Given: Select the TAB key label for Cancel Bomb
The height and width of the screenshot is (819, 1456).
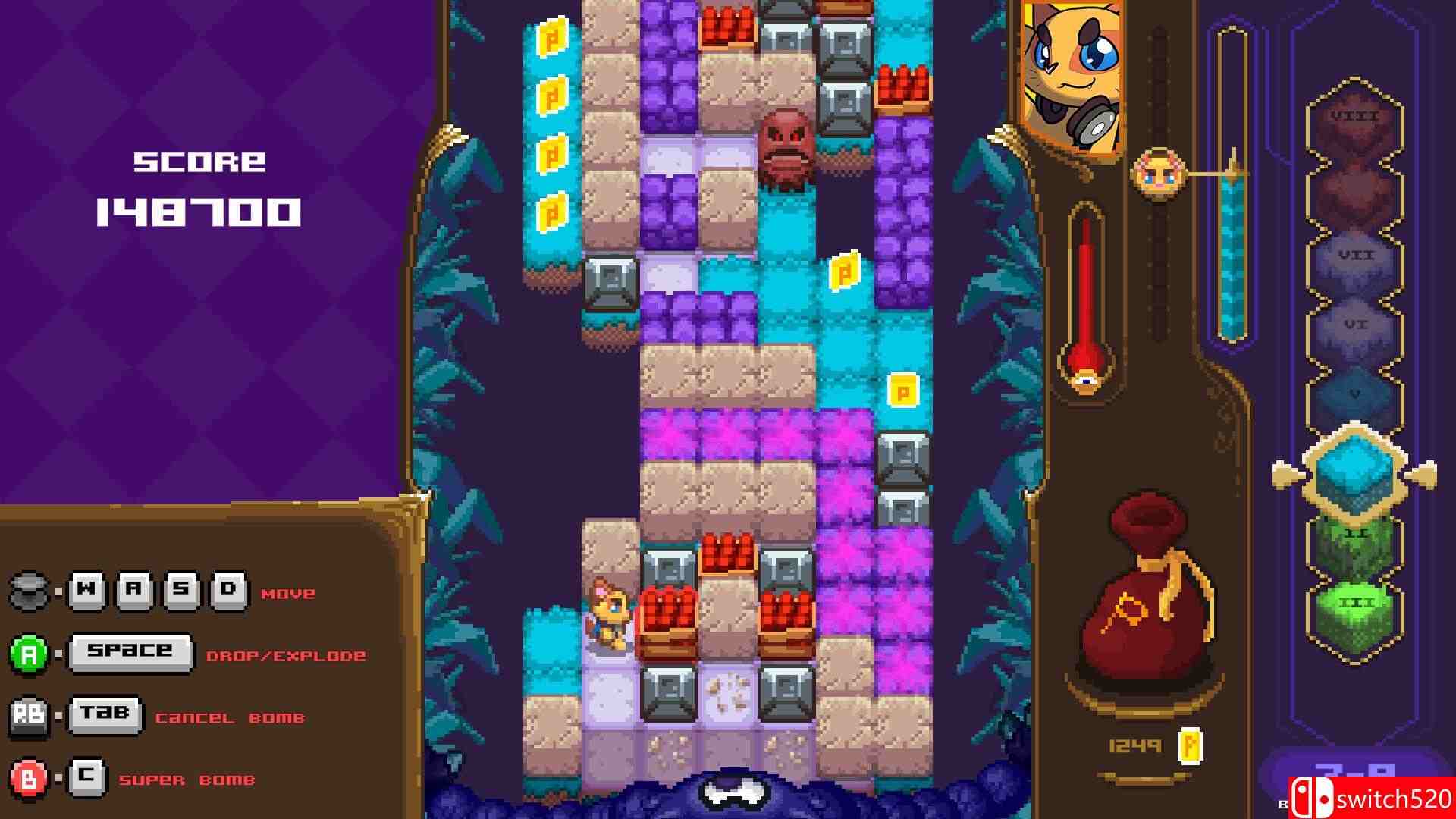Looking at the screenshot, I should click(x=103, y=713).
